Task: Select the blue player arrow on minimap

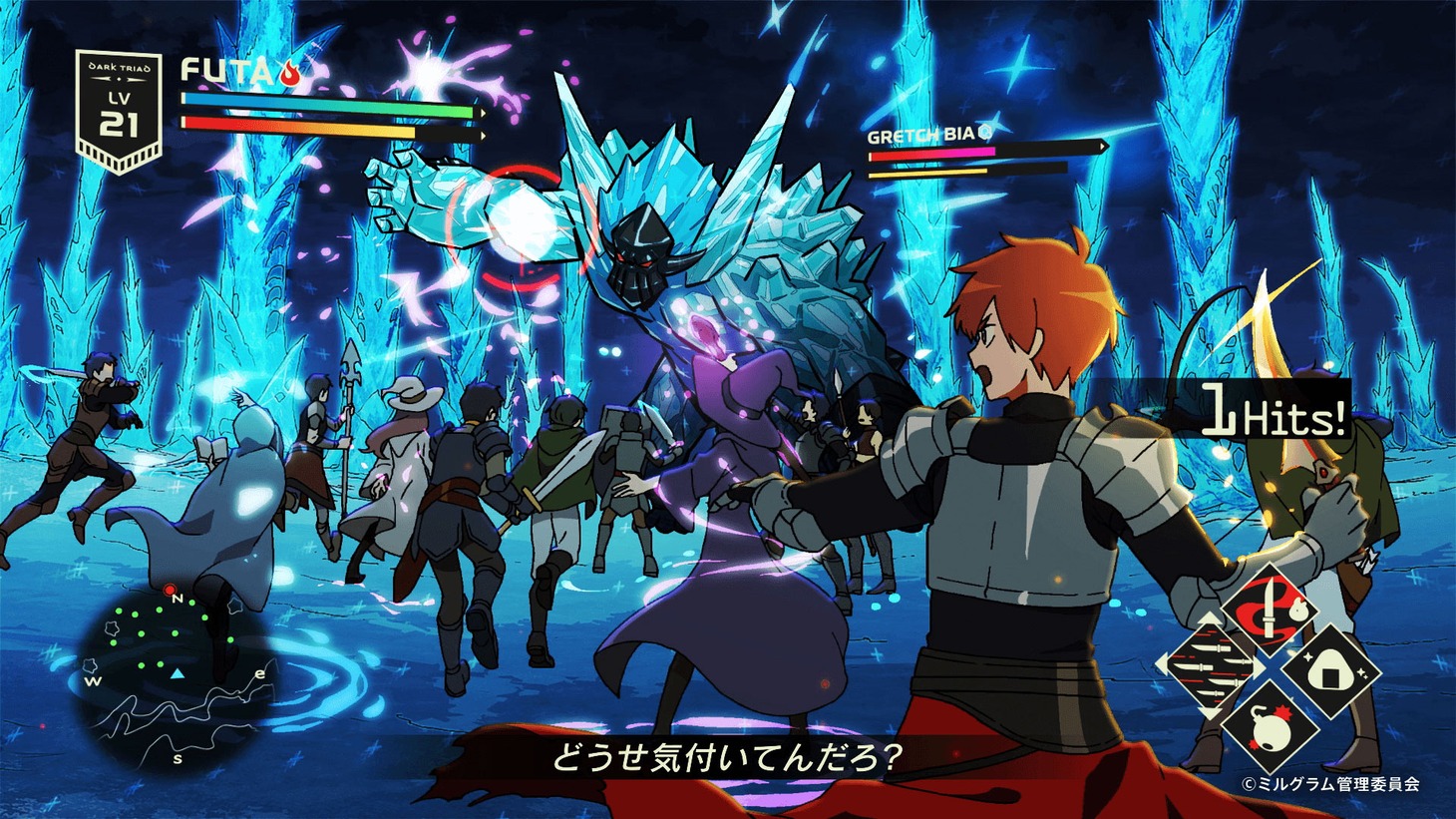Action: (x=177, y=674)
